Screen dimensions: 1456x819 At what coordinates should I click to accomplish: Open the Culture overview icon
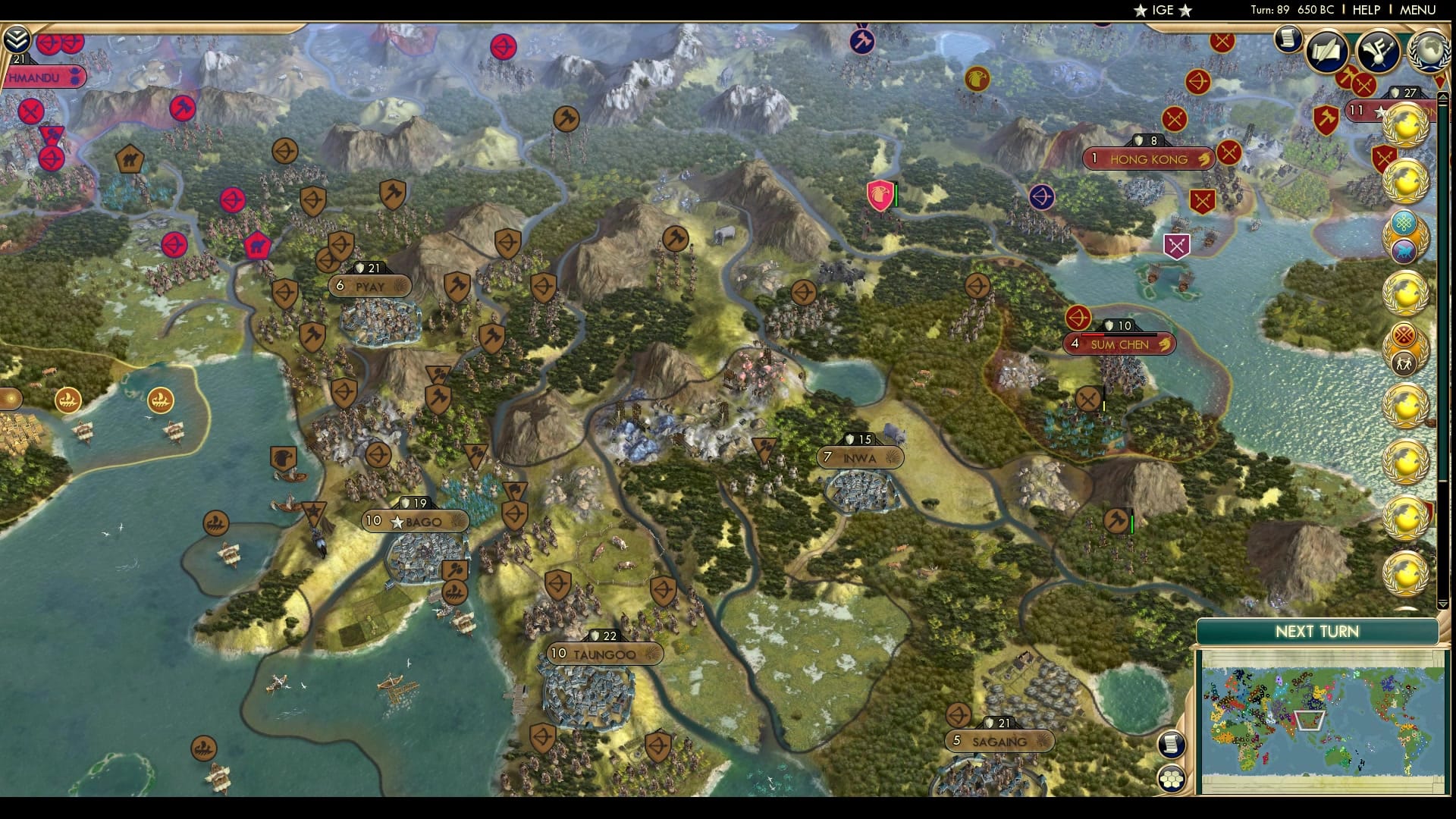pyautogui.click(x=1379, y=49)
